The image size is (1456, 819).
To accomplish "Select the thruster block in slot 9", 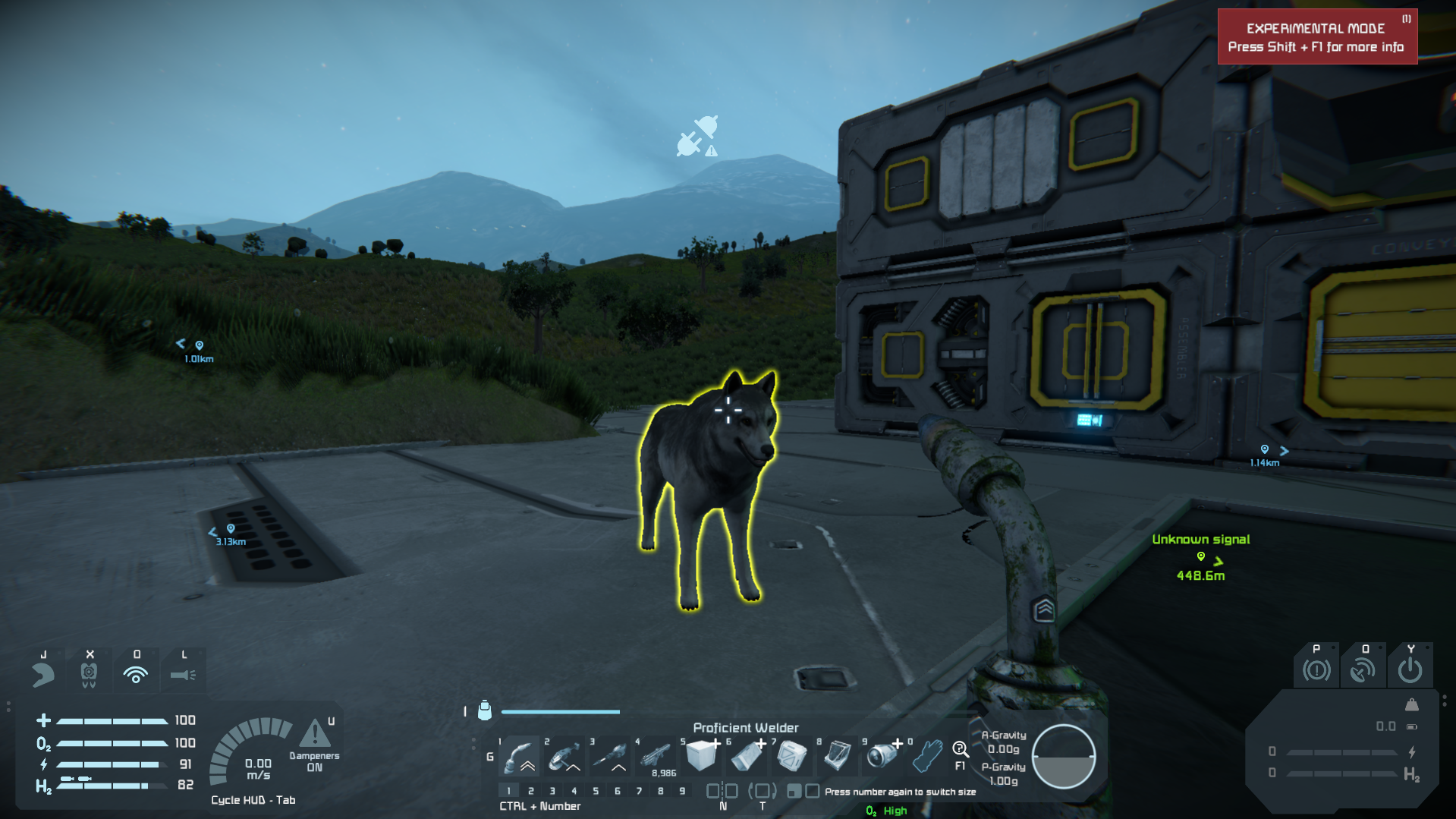I will pyautogui.click(x=882, y=756).
